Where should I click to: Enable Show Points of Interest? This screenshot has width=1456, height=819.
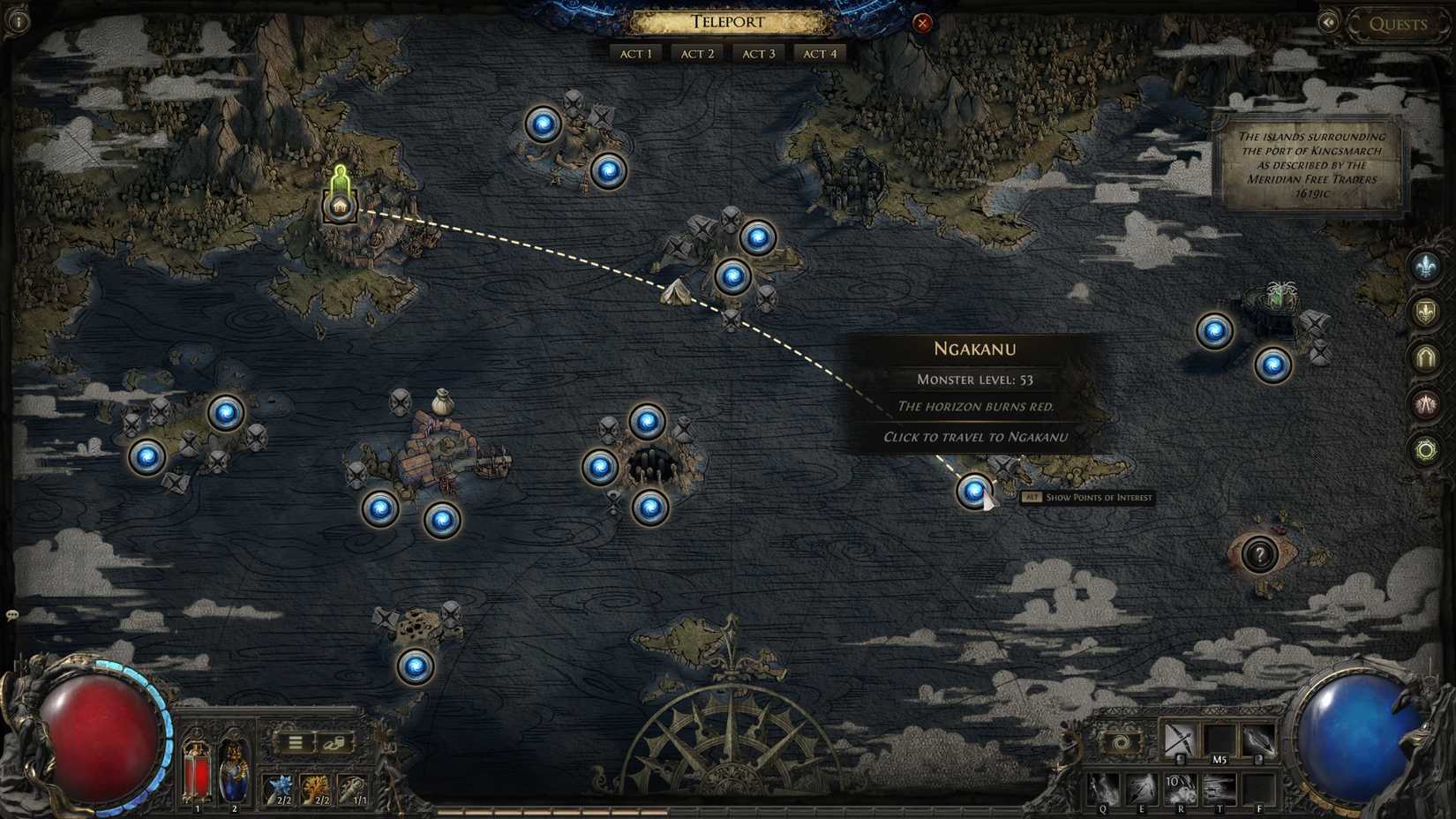1088,498
